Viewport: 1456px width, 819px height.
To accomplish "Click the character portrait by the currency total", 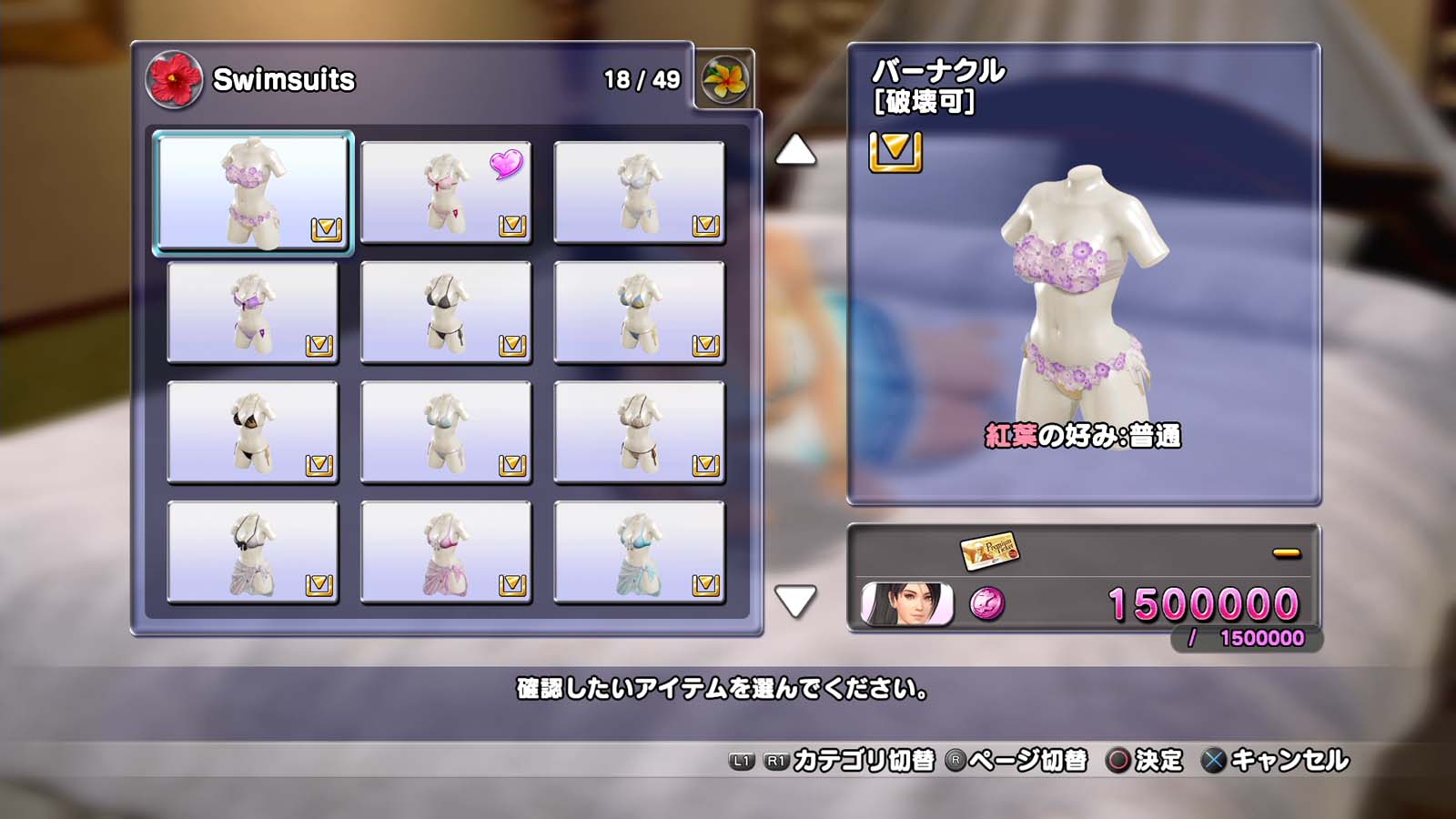I will click(906, 604).
